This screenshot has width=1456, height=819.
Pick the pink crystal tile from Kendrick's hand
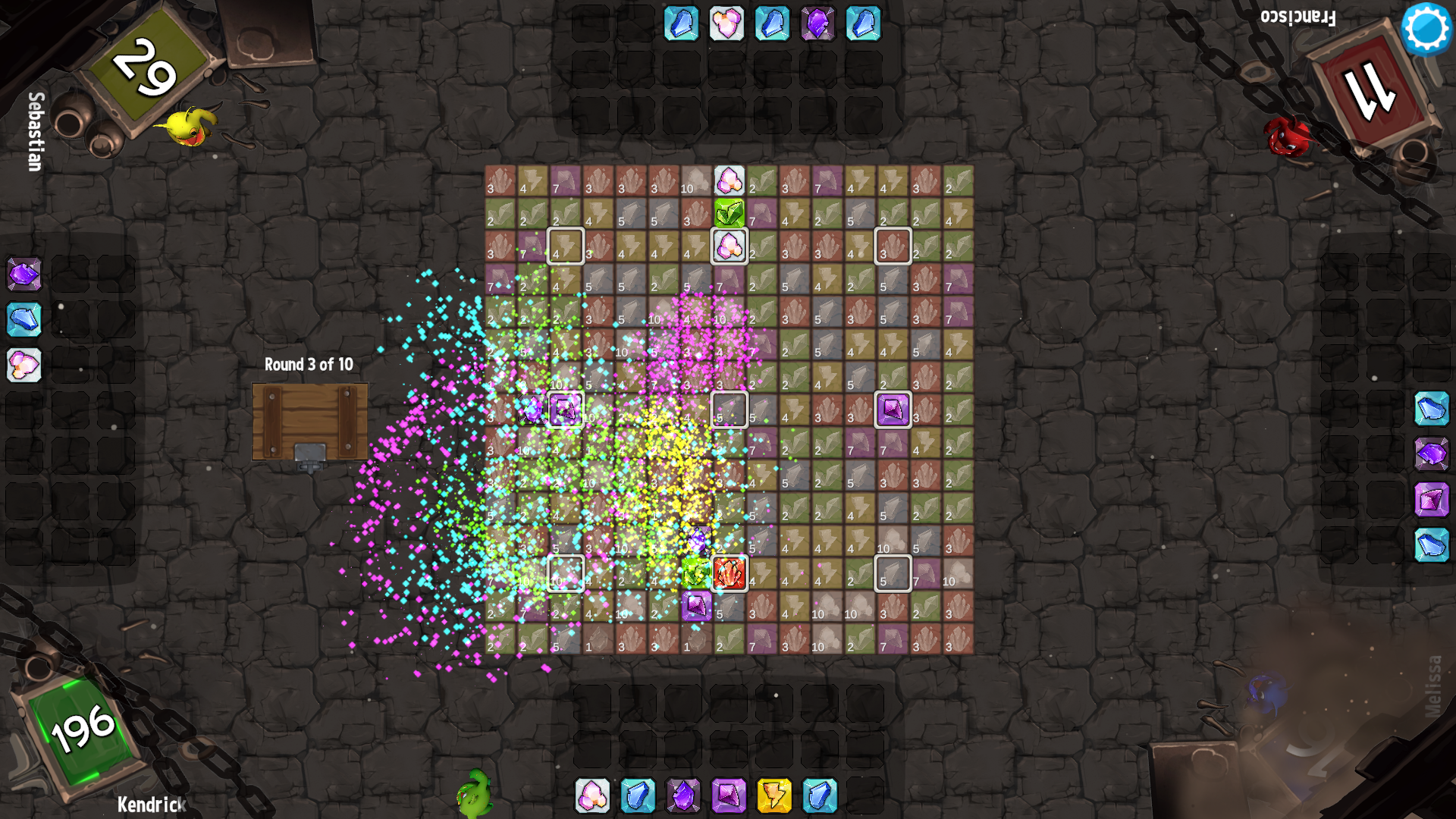592,795
